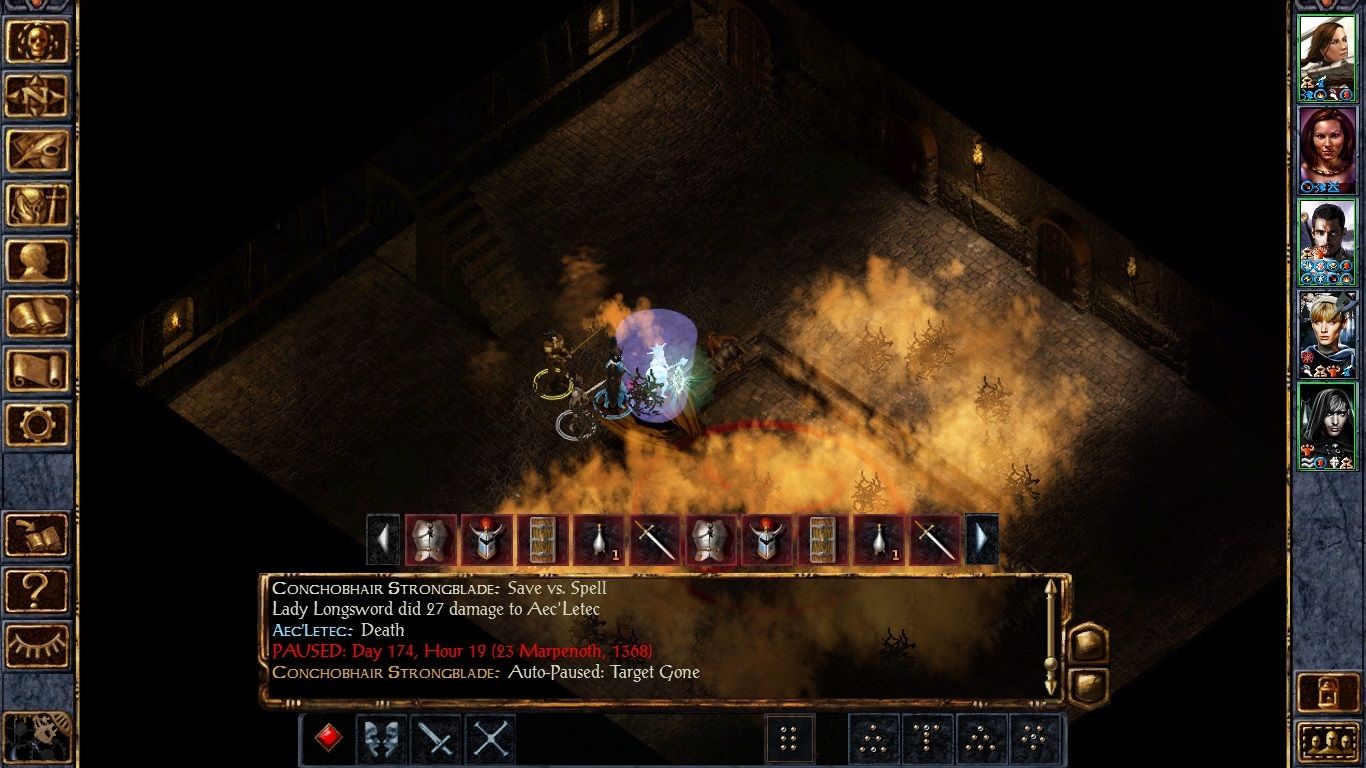The width and height of the screenshot is (1366, 768).
Task: Click the right arrow on the item bar
Action: coord(981,538)
